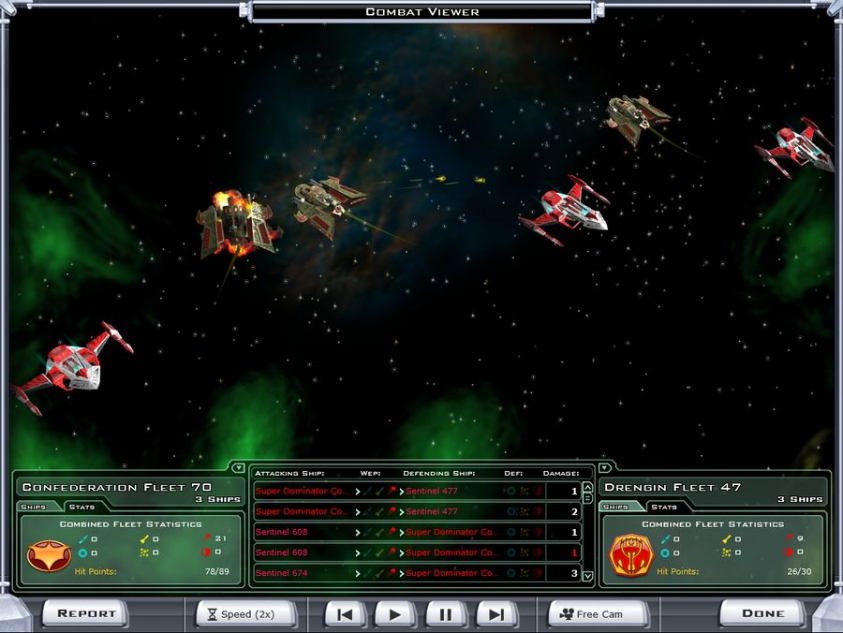Click Done to exit the Combat Viewer
The width and height of the screenshot is (843, 633).
click(x=763, y=613)
